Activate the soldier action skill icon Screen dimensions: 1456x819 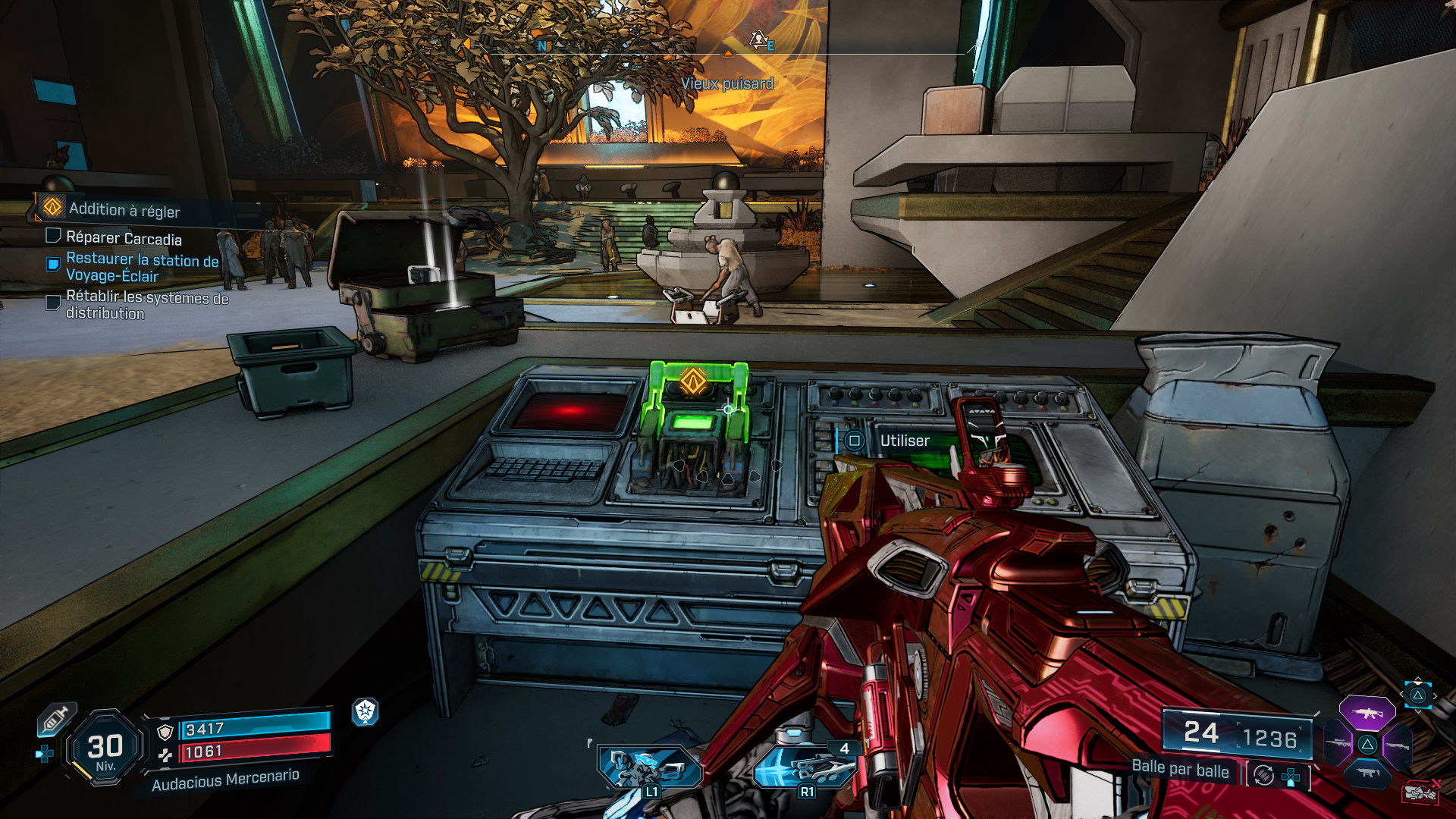[649, 767]
